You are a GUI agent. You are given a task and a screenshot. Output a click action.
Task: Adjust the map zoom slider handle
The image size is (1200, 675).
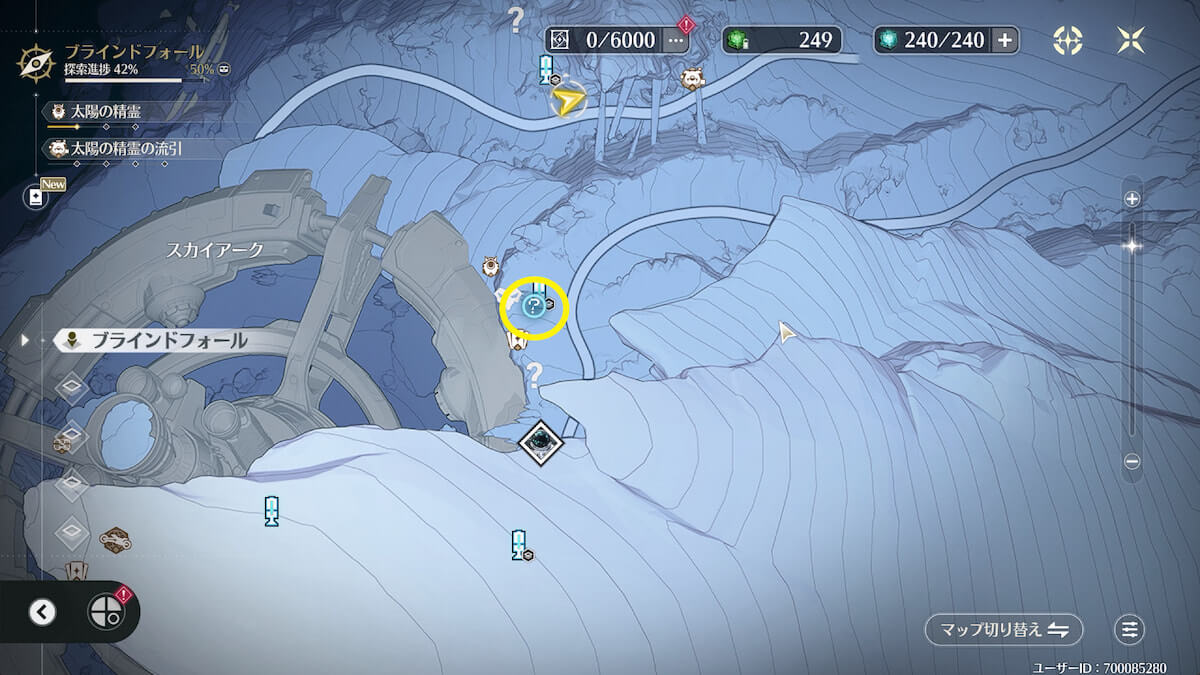[x=1132, y=246]
